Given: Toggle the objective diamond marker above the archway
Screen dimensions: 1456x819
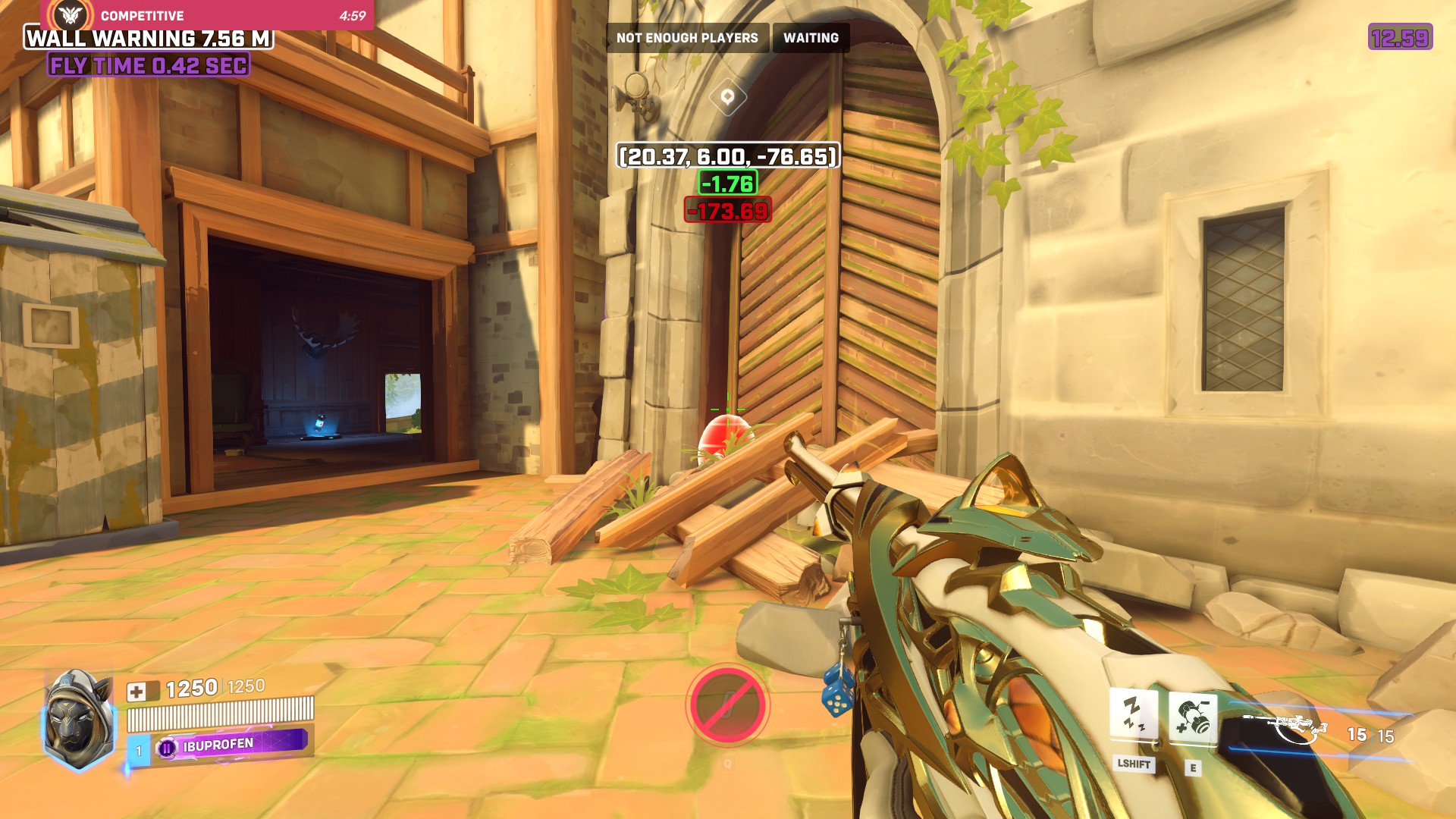Looking at the screenshot, I should 727,97.
